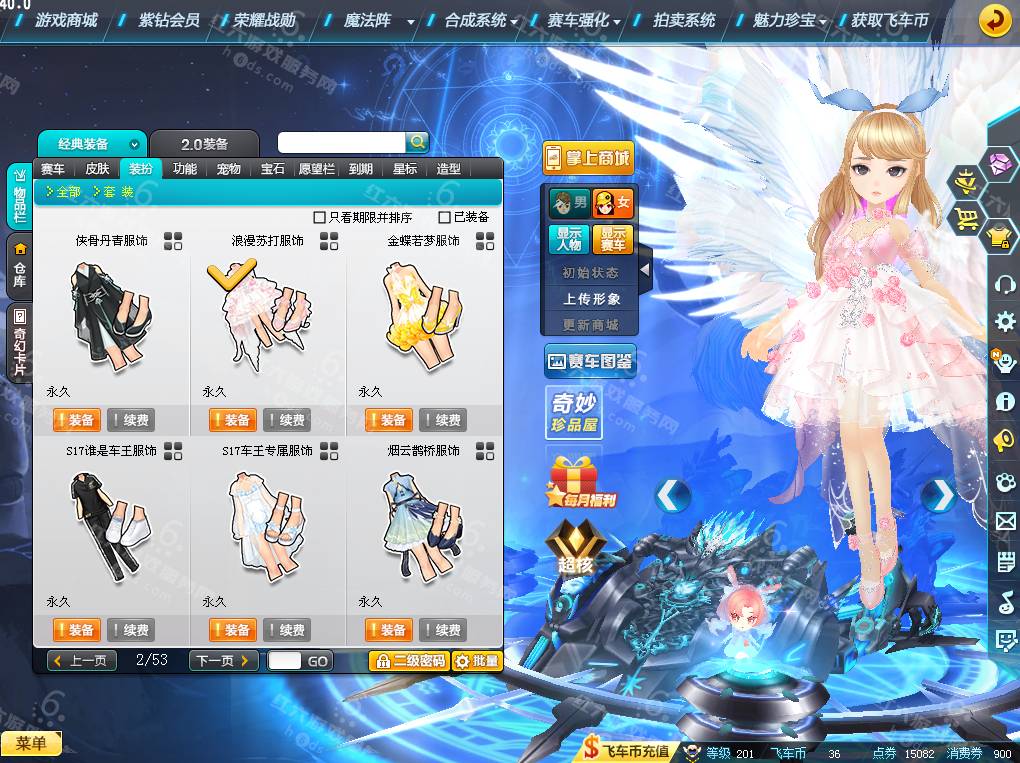The height and width of the screenshot is (763, 1020).
Task: Open the 游戏商城 game shop menu
Action: (66, 20)
